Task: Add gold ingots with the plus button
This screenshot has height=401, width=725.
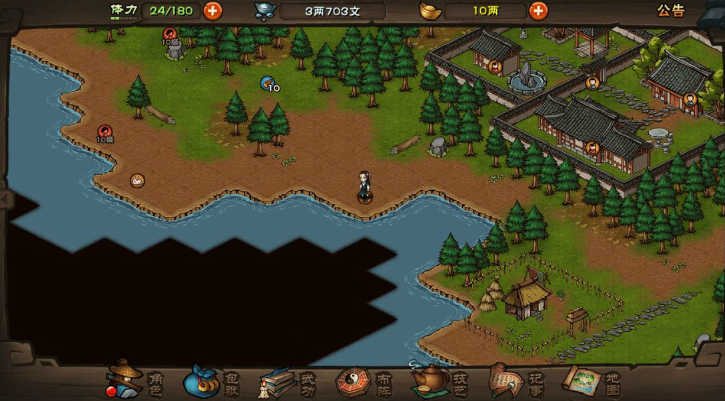Action: coord(538,11)
